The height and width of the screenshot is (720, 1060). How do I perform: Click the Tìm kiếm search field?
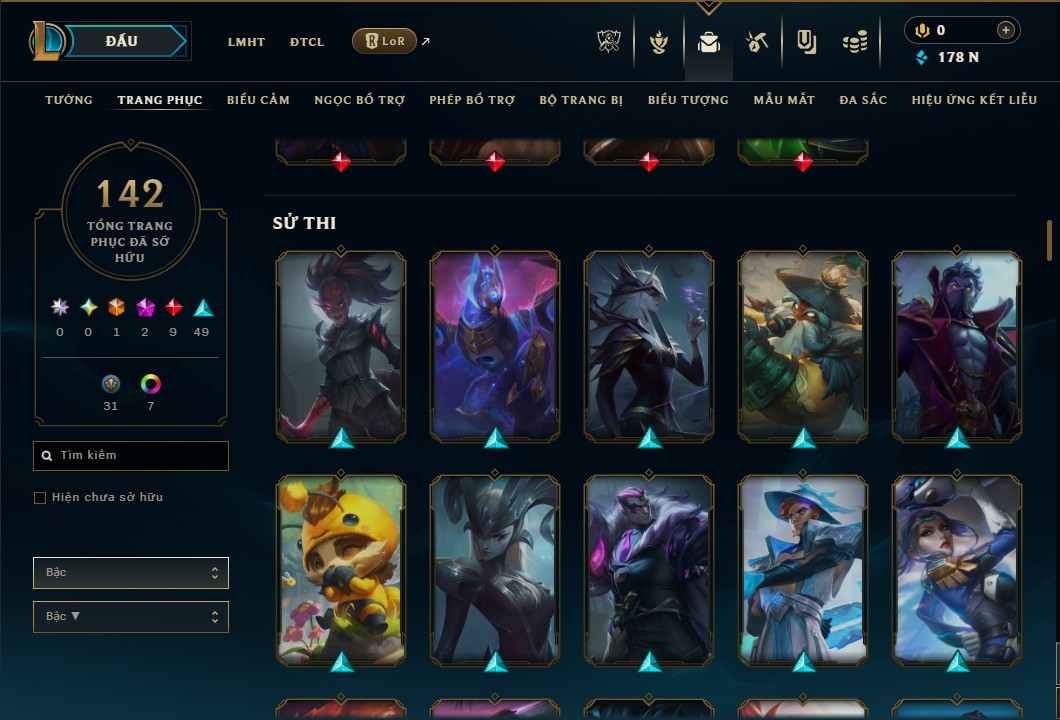(131, 456)
